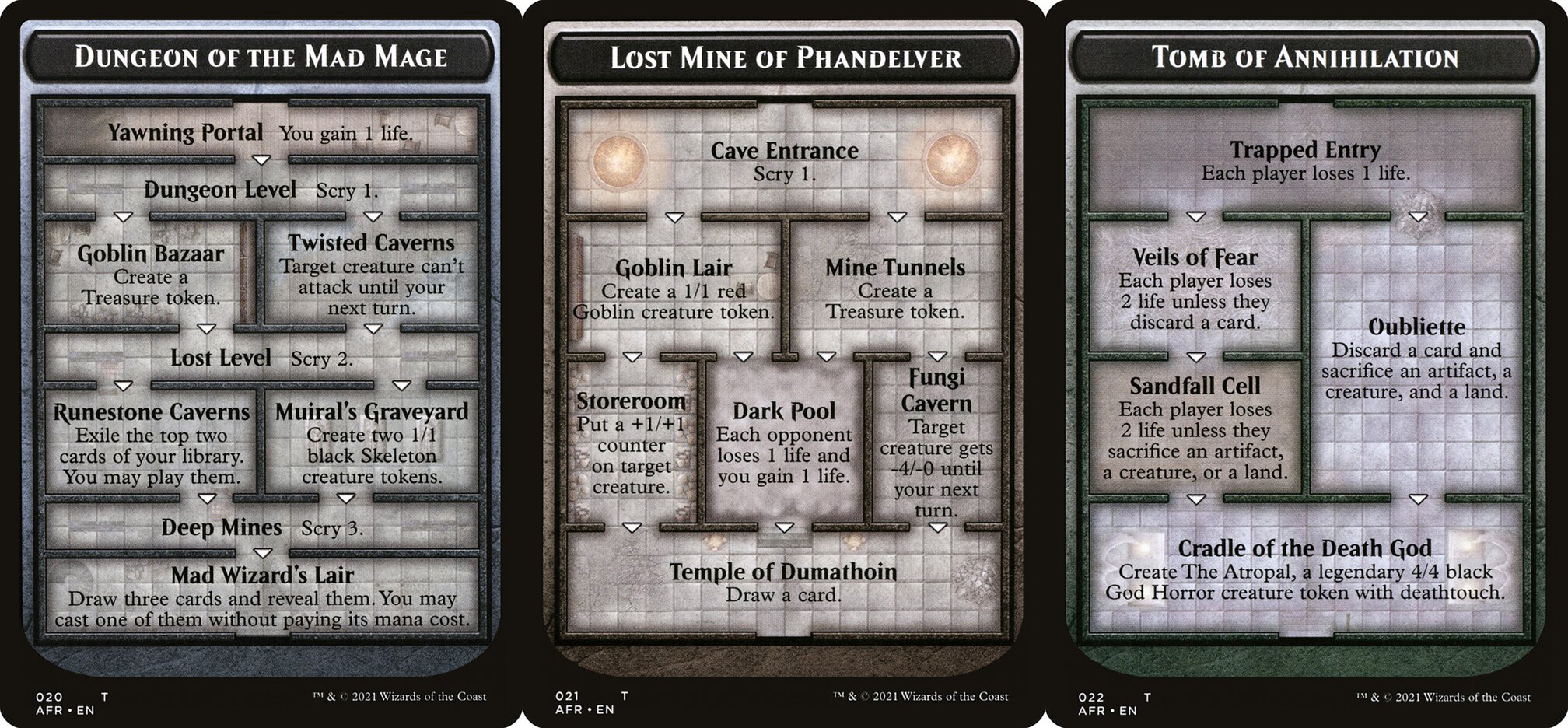This screenshot has width=1568, height=728.
Task: Venture into the Sandfall Cell room
Action: (x=1195, y=428)
